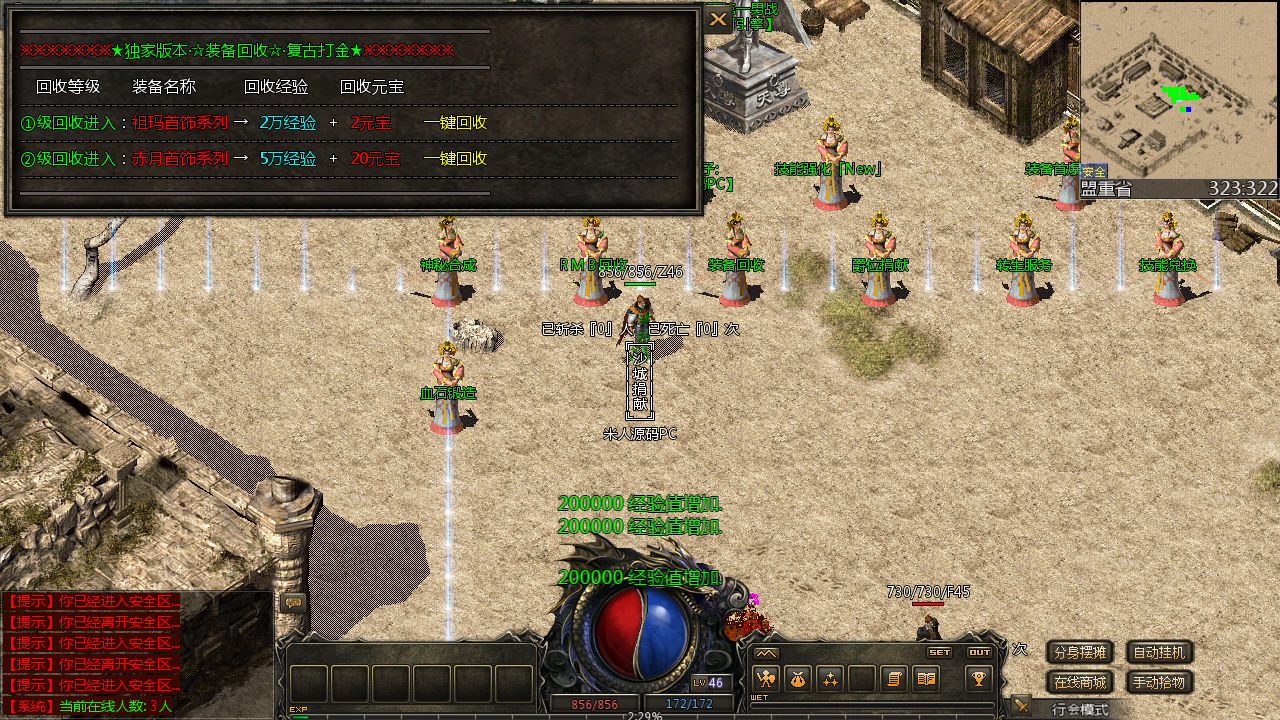The width and height of the screenshot is (1280, 720).
Task: Close the equipment recycle dialog
Action: coord(718,19)
